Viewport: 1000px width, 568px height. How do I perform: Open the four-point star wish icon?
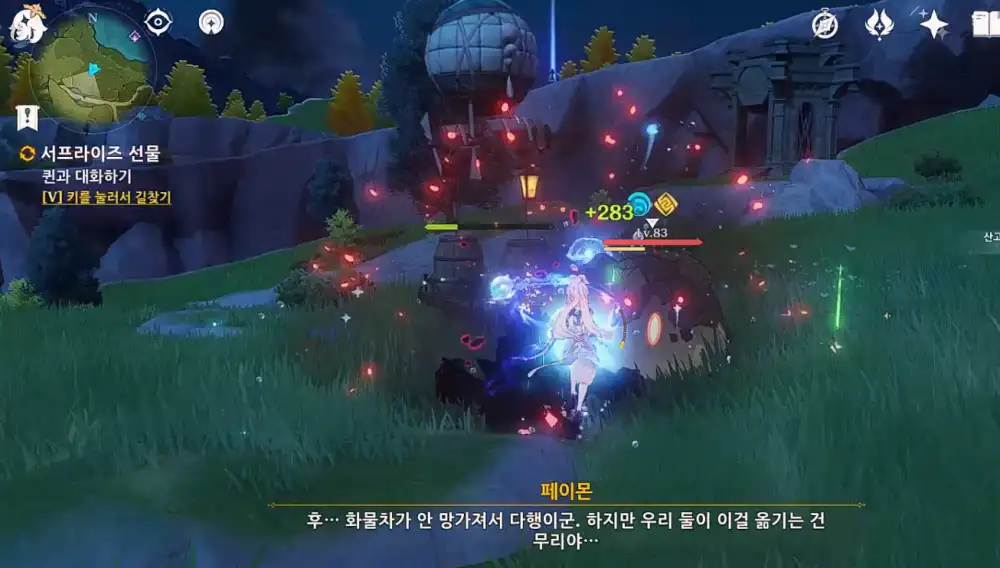pos(933,25)
